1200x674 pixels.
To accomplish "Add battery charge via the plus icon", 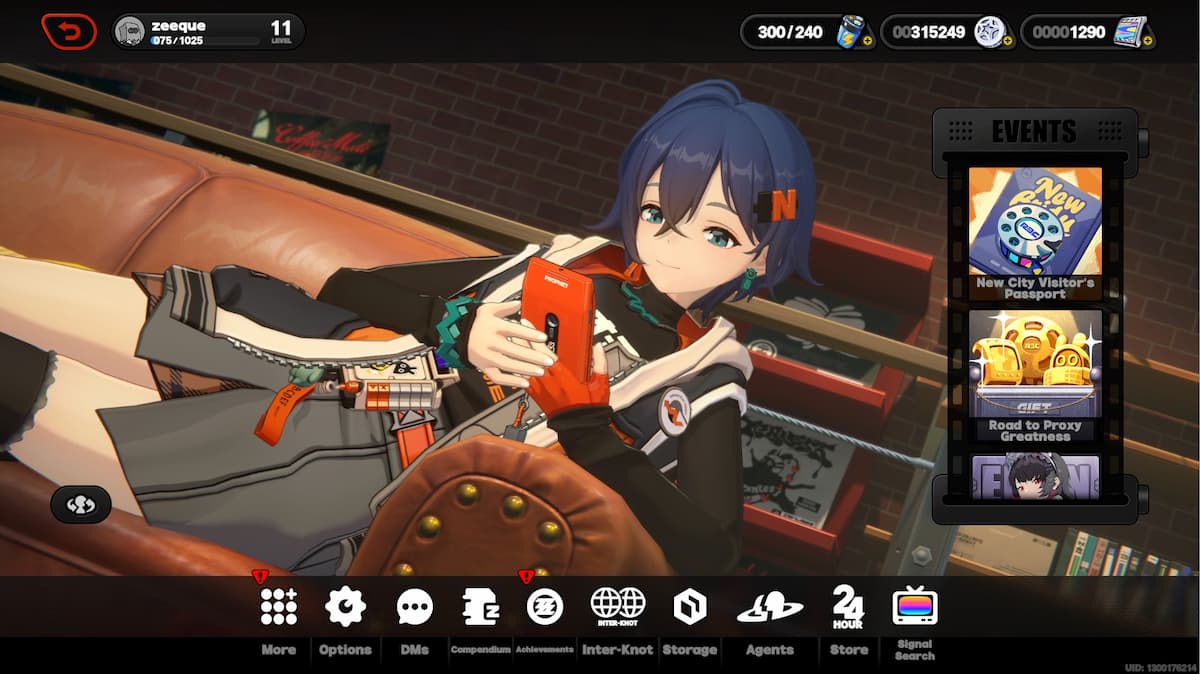I will point(867,41).
